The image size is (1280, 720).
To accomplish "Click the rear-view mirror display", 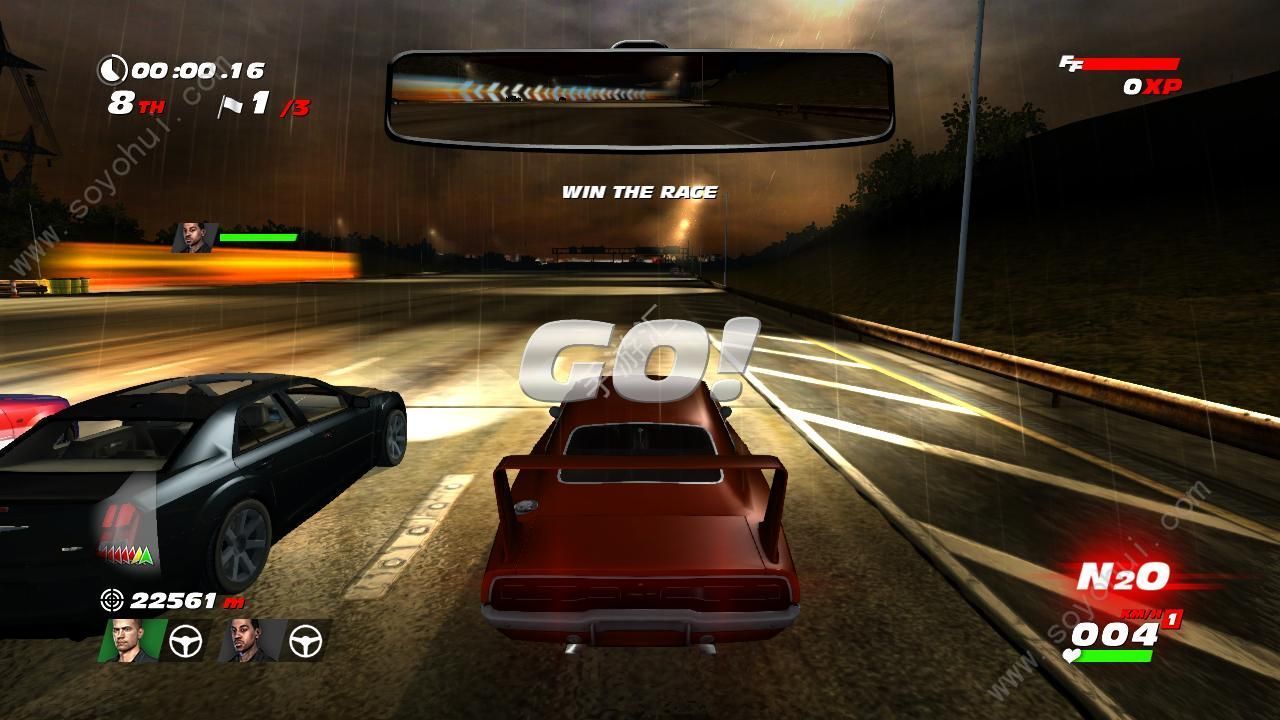I will (639, 98).
